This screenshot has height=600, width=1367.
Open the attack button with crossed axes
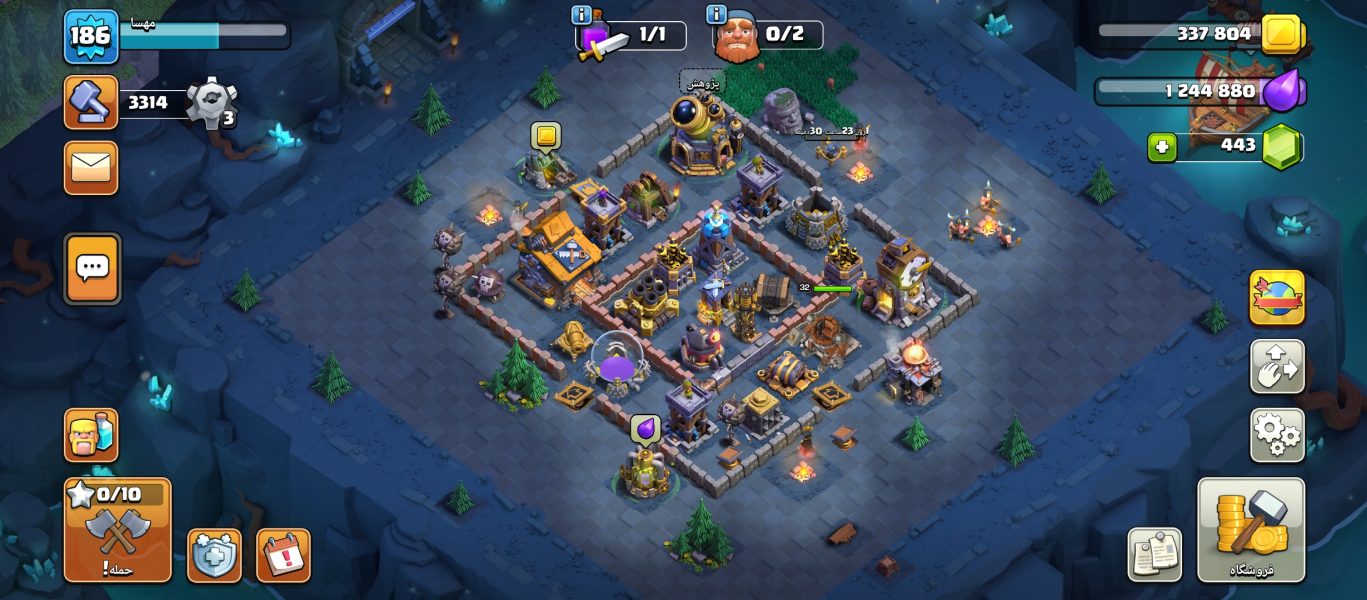(x=117, y=530)
